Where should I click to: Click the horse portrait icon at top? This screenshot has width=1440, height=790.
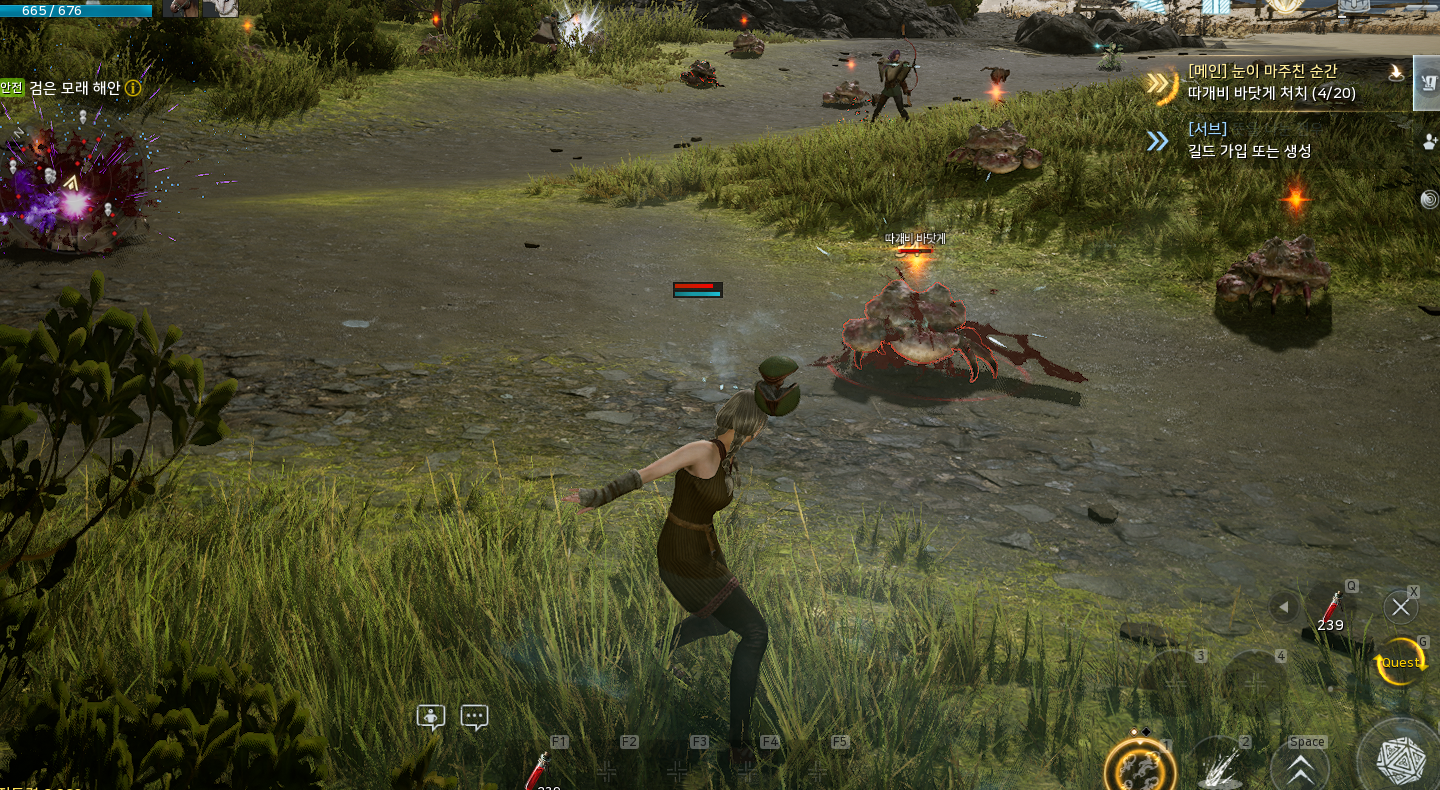coord(181,8)
